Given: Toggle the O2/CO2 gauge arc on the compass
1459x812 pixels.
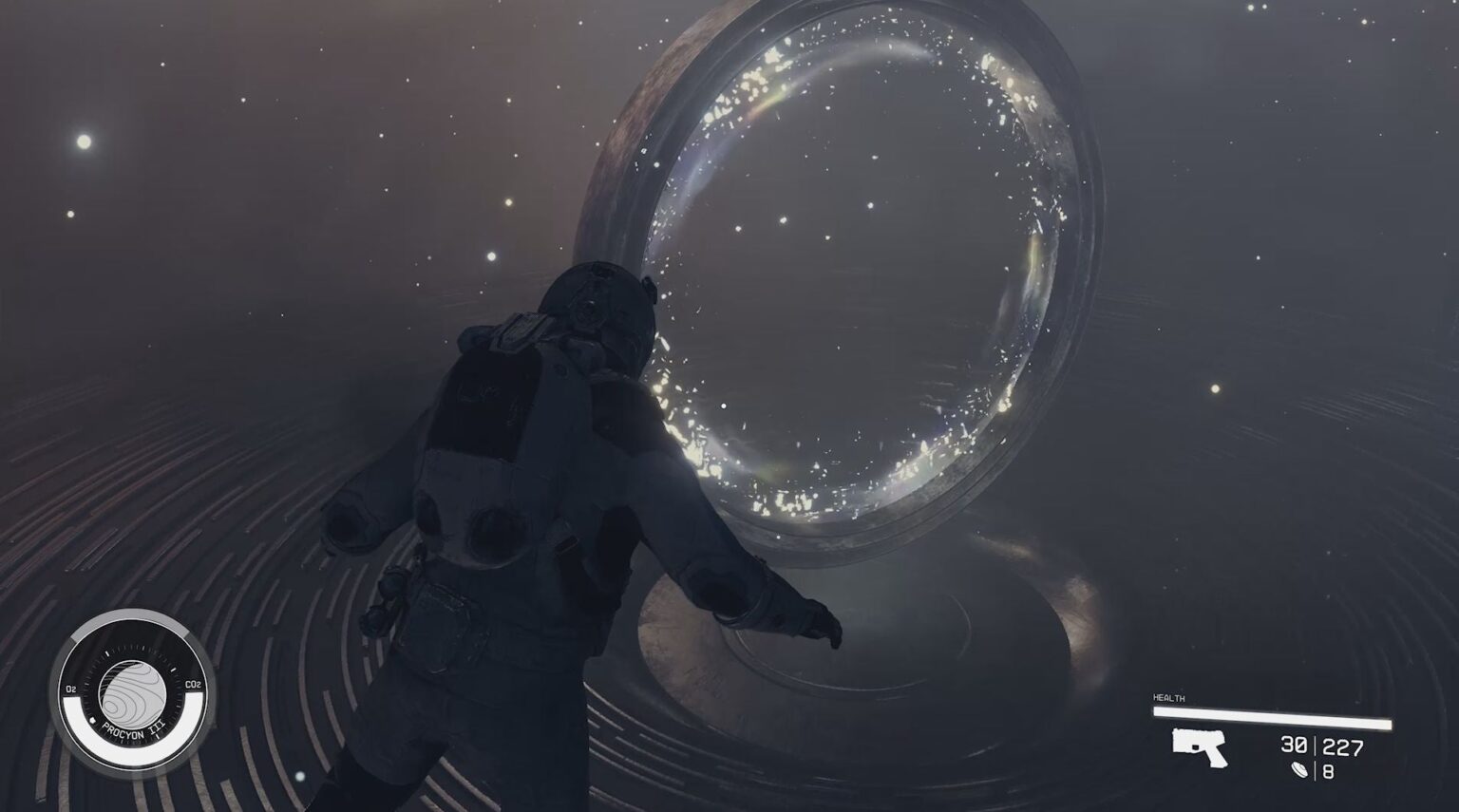Looking at the screenshot, I should coord(131,748).
